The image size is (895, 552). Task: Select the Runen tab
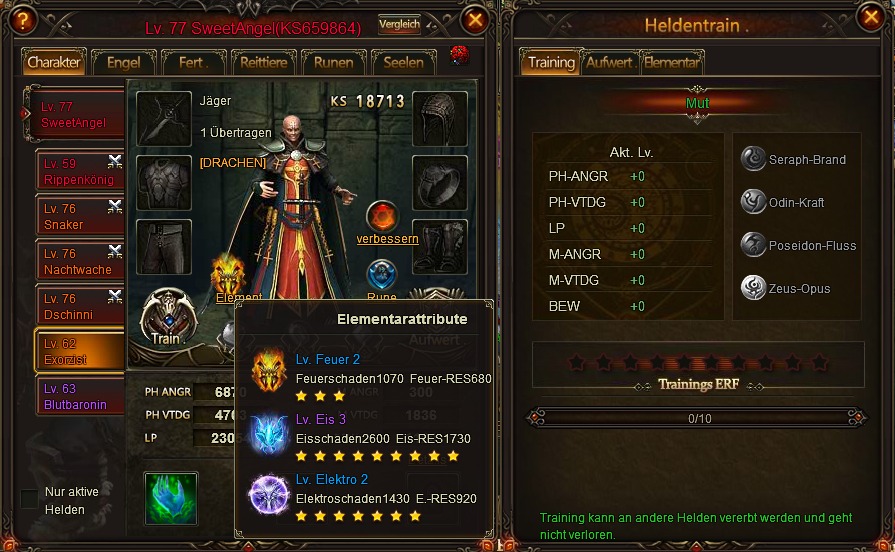[333, 62]
